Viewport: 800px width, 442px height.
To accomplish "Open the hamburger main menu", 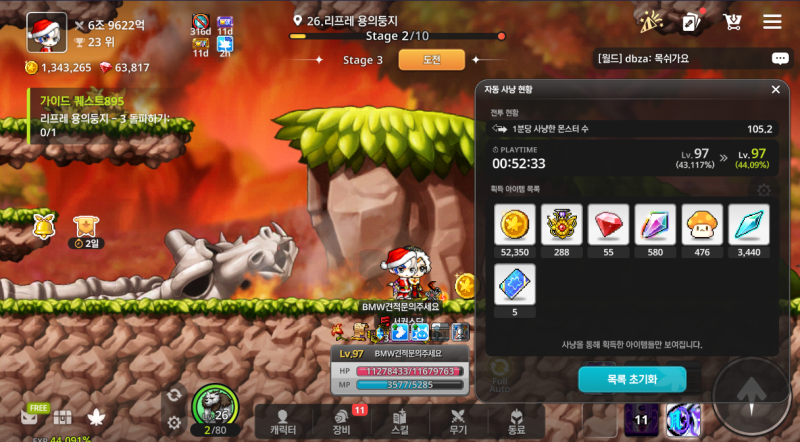I will point(772,22).
